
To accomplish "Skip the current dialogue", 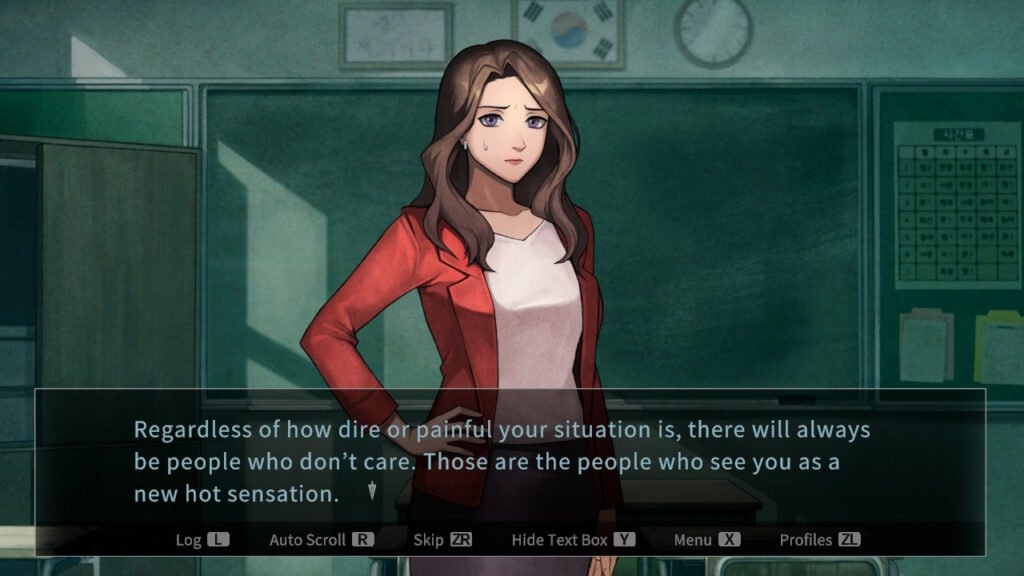I will 442,540.
